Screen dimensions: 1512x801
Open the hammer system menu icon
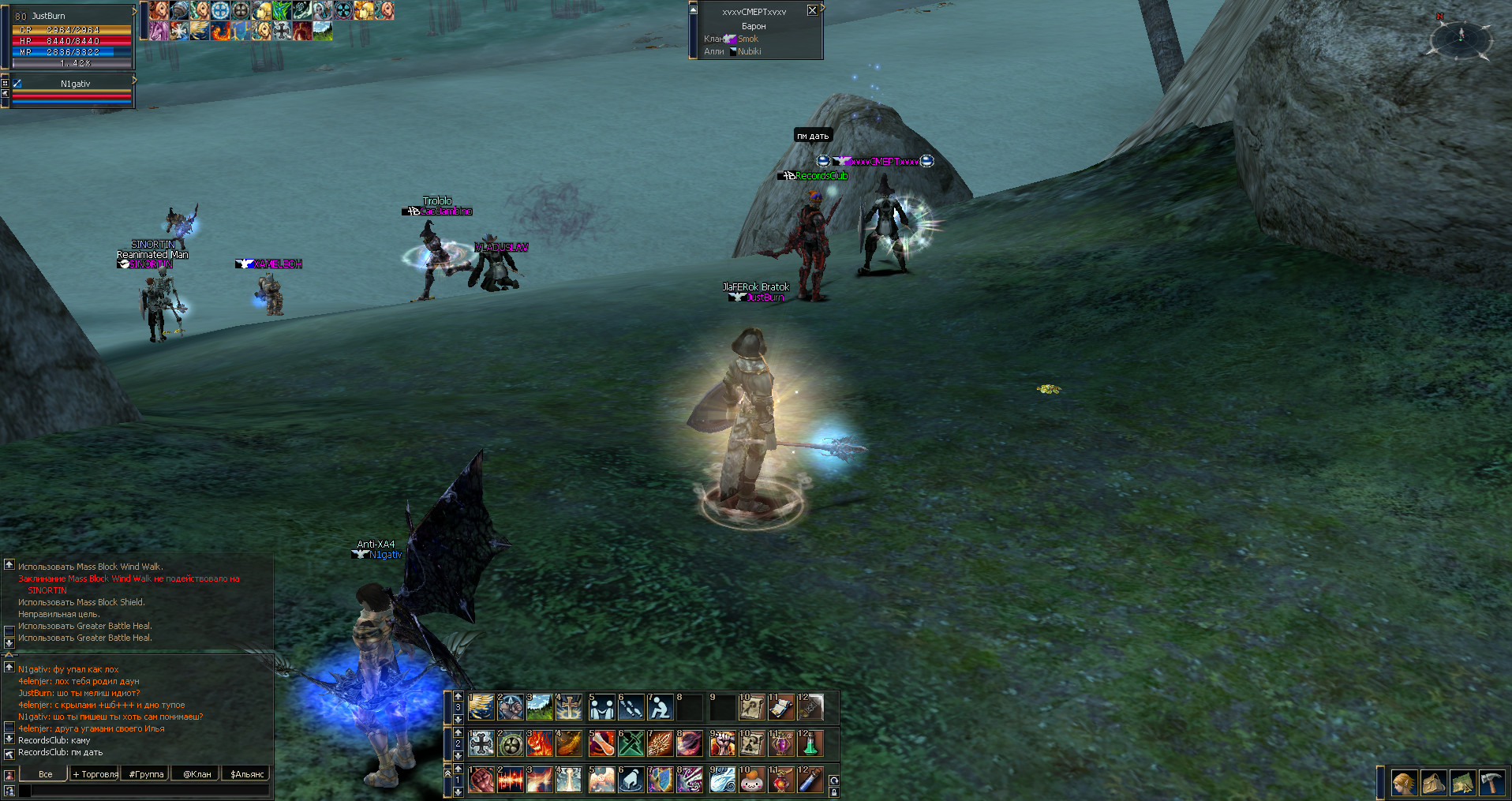(1491, 783)
